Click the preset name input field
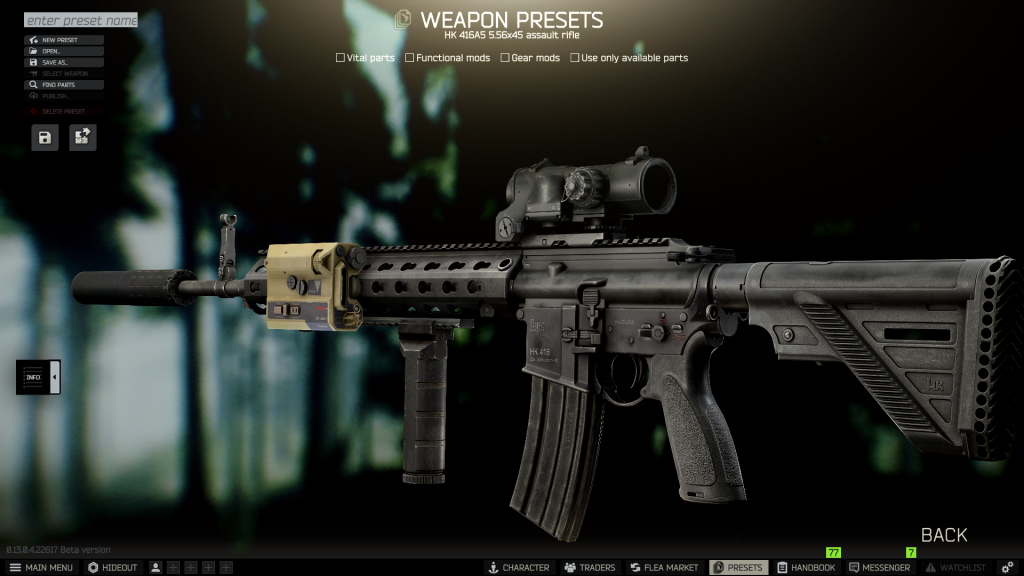This screenshot has width=1024, height=576. (x=80, y=20)
